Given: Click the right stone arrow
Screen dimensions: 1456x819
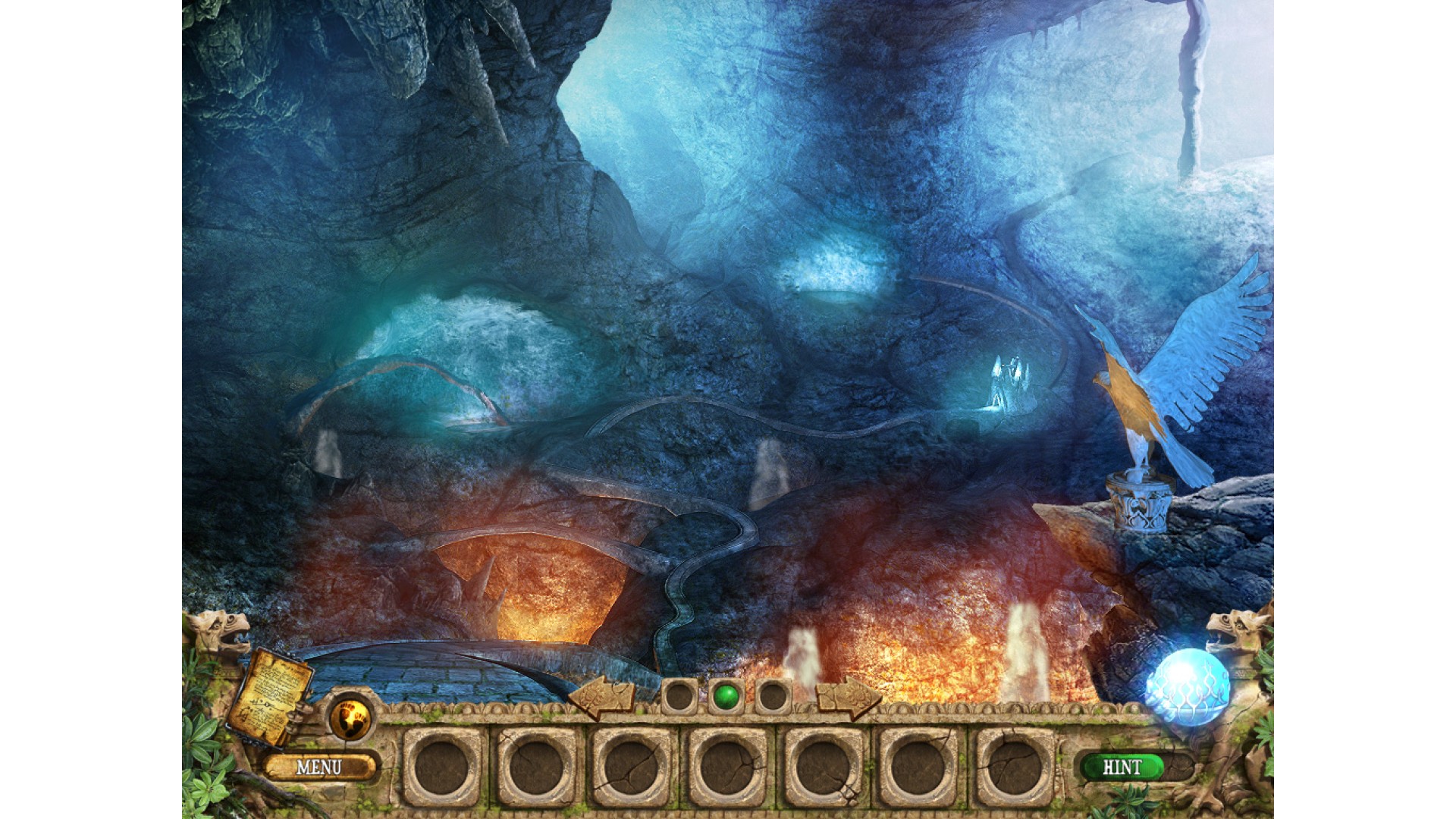Looking at the screenshot, I should click(x=849, y=697).
